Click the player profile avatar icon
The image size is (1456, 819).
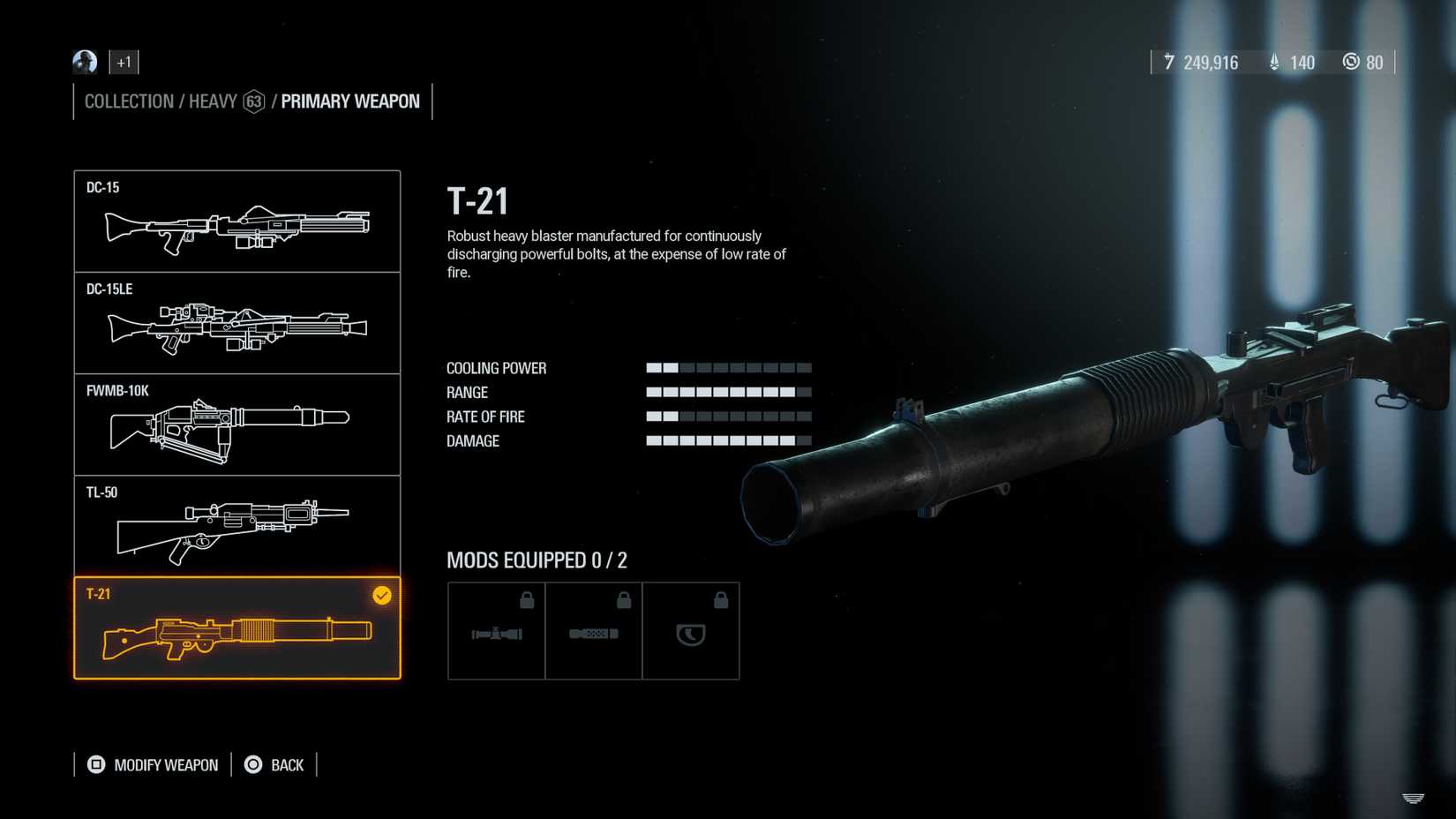pos(84,62)
